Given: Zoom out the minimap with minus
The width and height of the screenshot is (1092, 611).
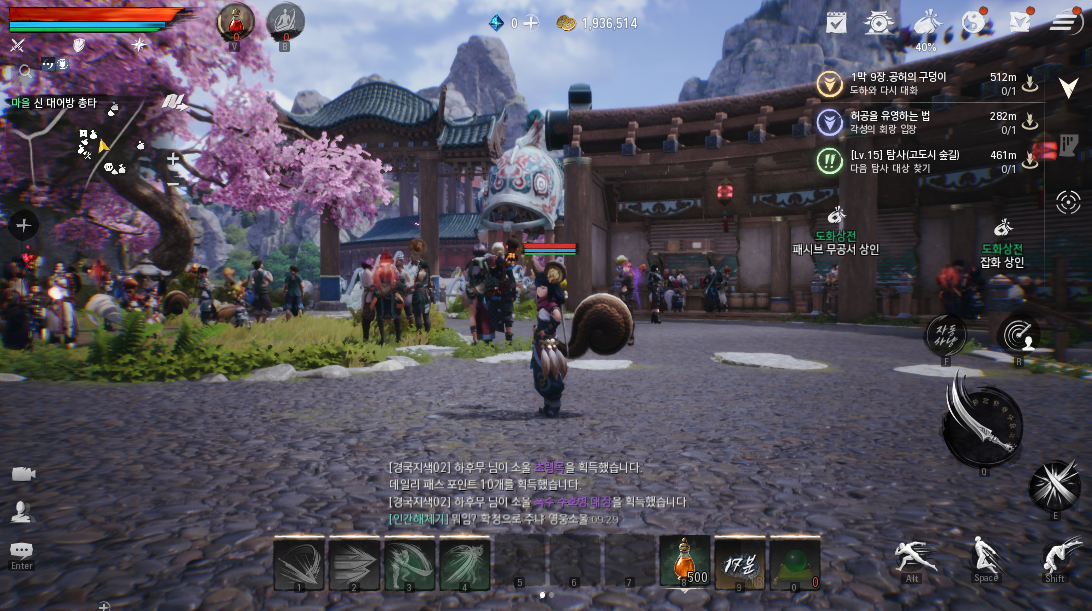Looking at the screenshot, I should pyautogui.click(x=173, y=182).
